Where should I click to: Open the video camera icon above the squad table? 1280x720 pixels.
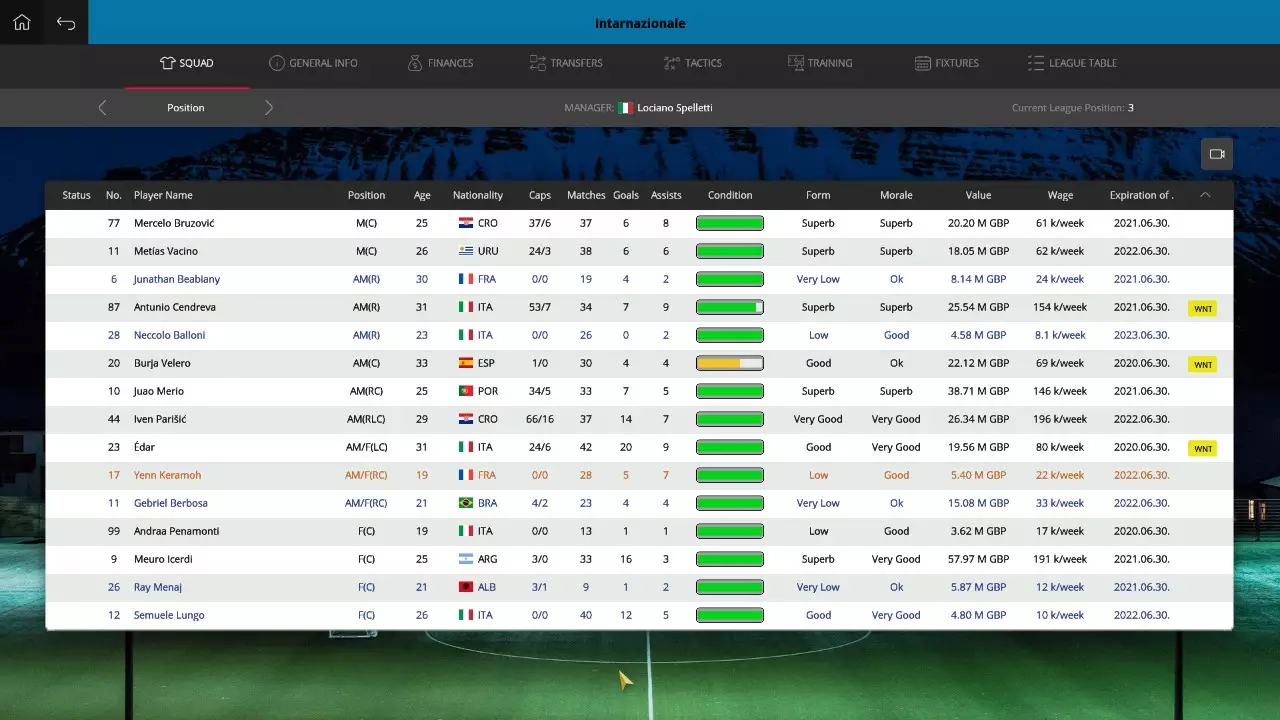pyautogui.click(x=1217, y=154)
